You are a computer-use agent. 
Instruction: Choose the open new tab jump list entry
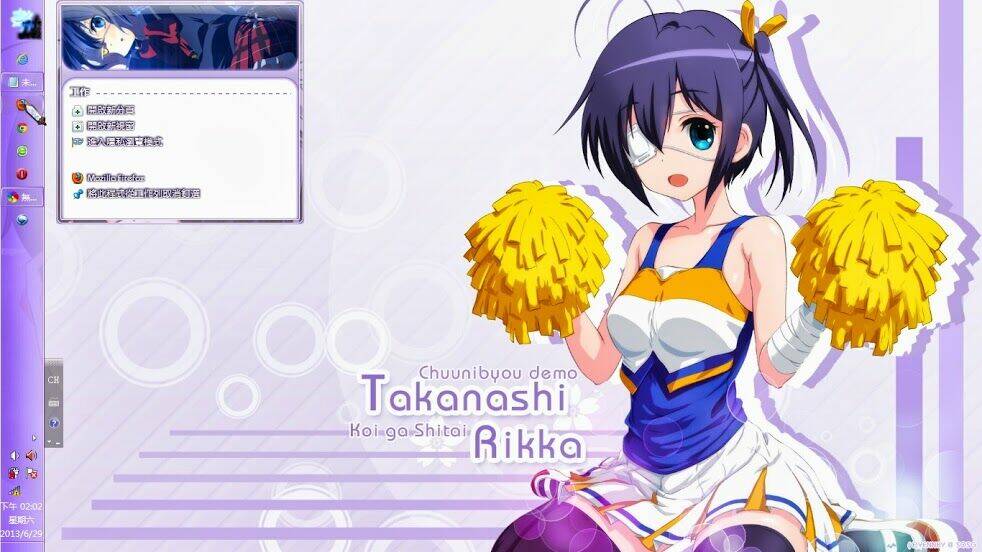point(110,110)
